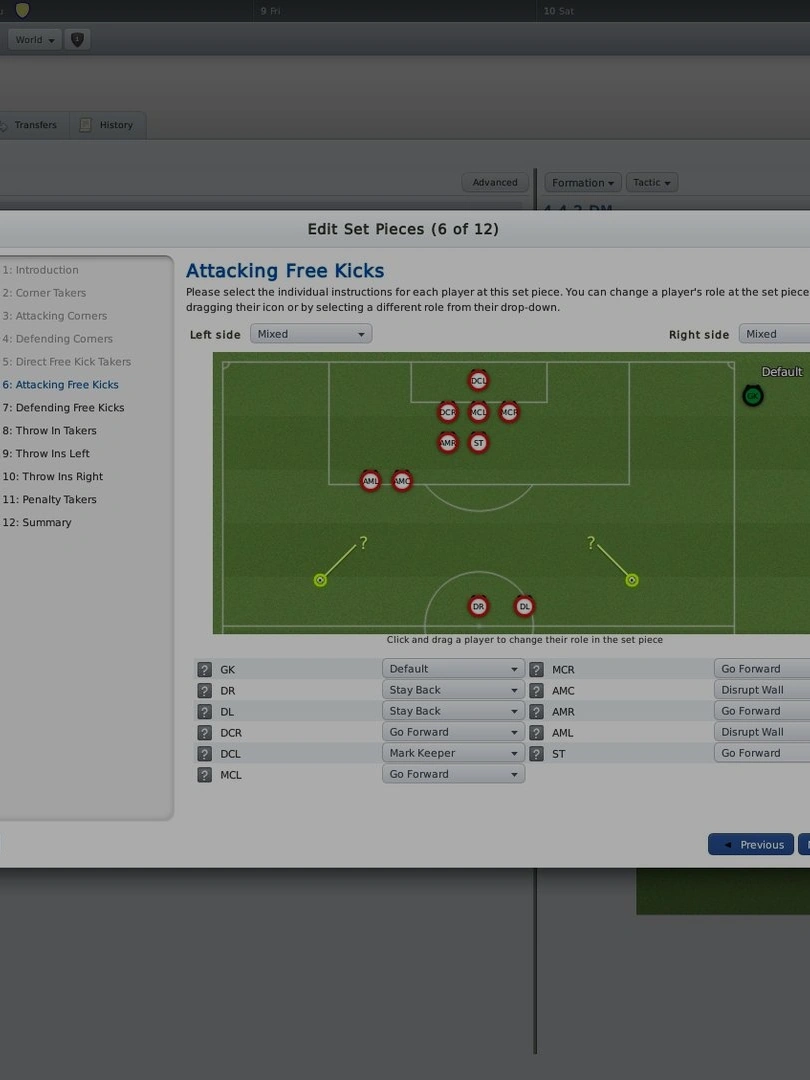
Task: Open the Formation dropdown
Action: [x=583, y=183]
